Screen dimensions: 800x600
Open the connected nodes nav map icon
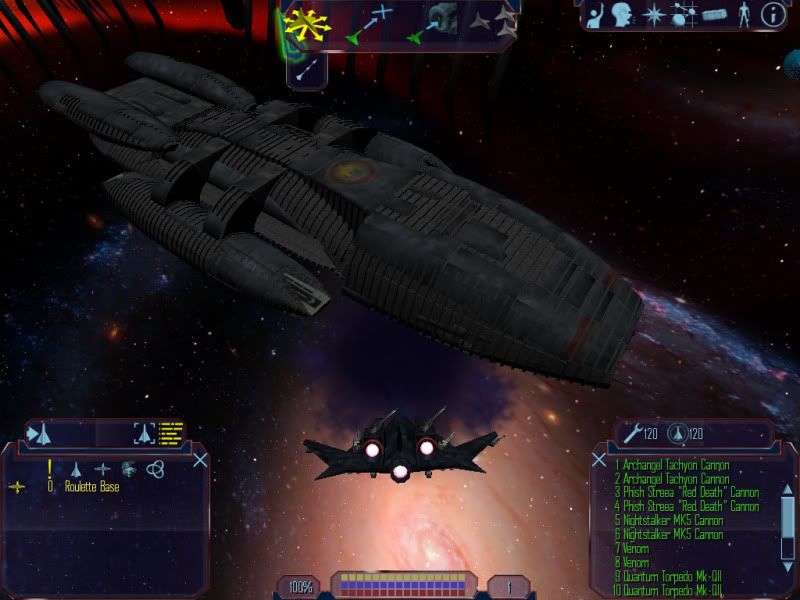(x=683, y=15)
